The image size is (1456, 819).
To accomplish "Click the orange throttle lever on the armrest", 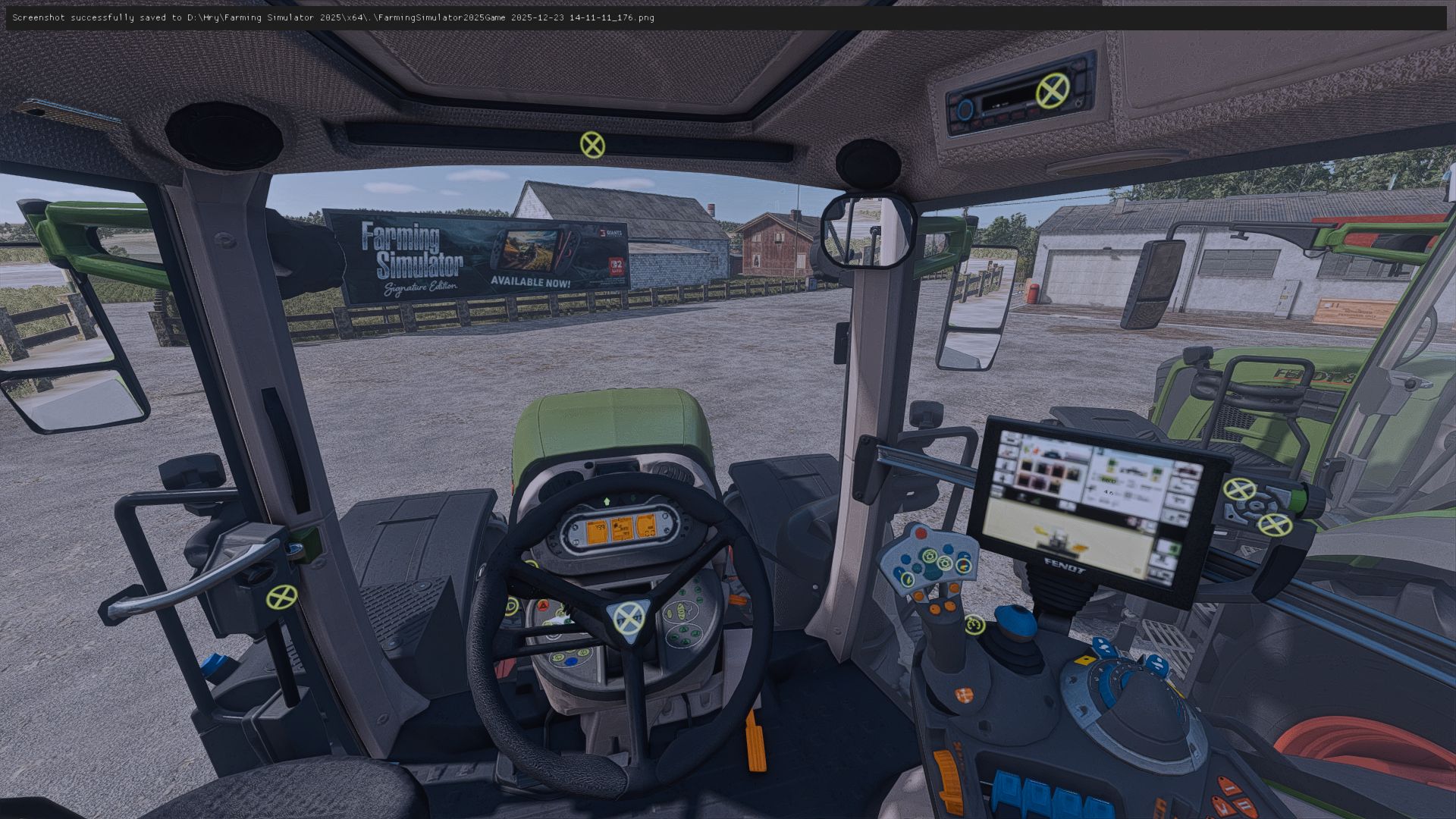I will 948,780.
